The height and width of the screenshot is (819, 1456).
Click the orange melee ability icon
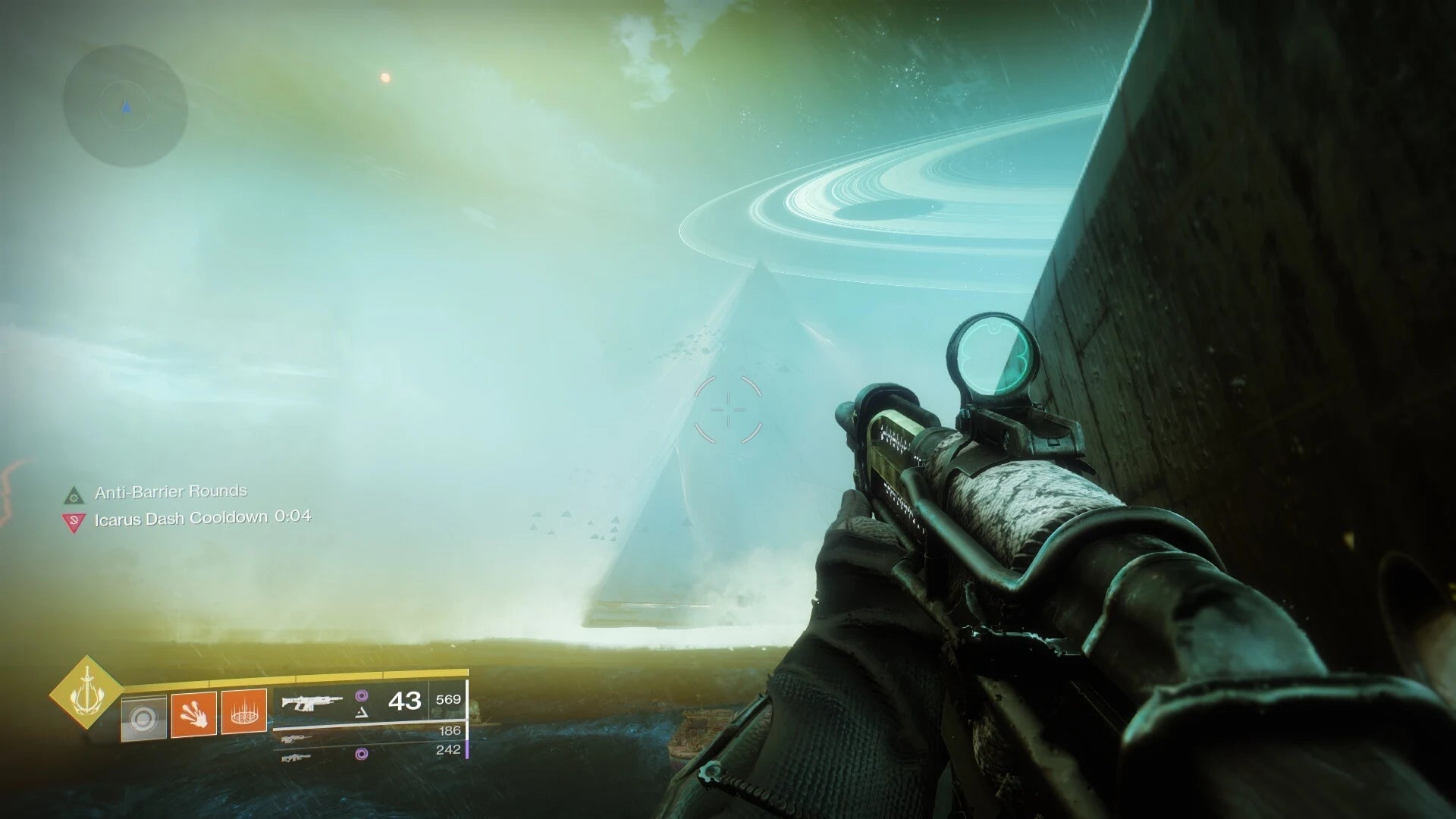[x=193, y=714]
